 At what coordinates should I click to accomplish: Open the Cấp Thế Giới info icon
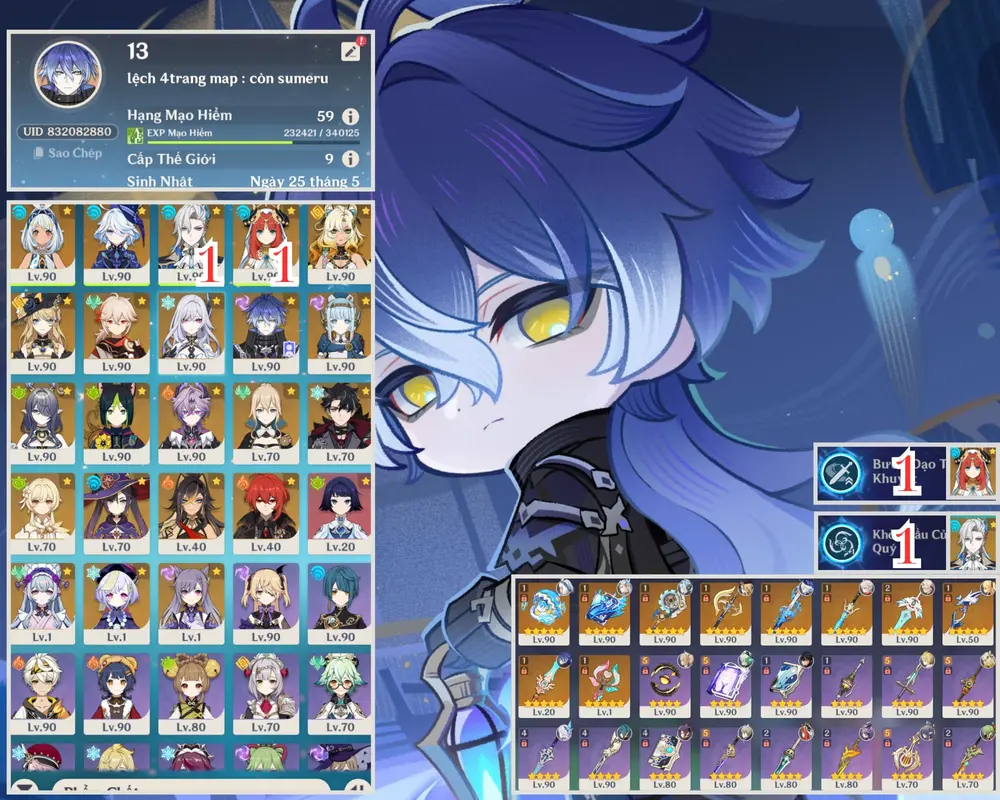(350, 159)
